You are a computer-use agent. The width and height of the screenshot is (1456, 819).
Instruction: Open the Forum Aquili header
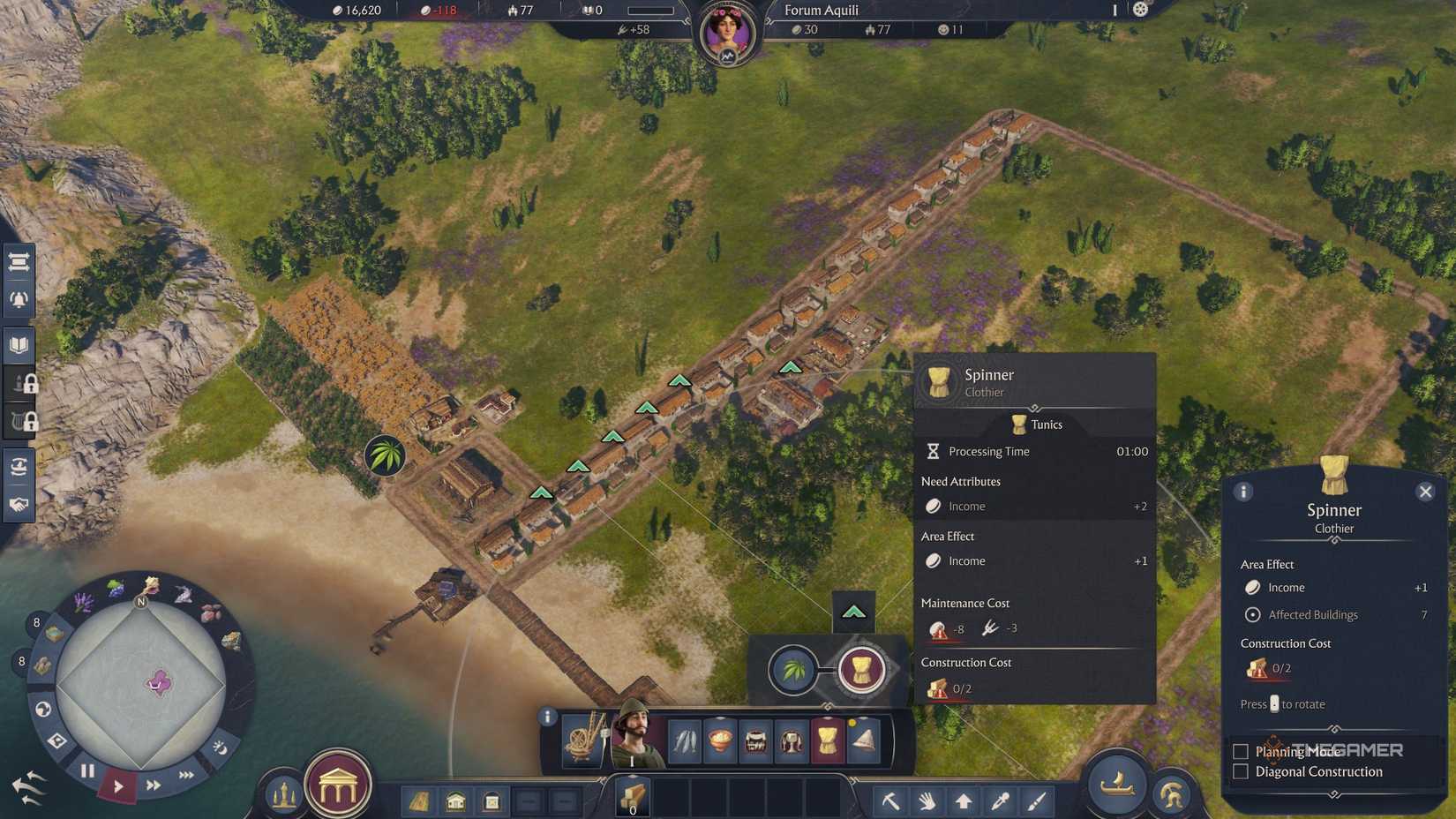click(x=821, y=11)
